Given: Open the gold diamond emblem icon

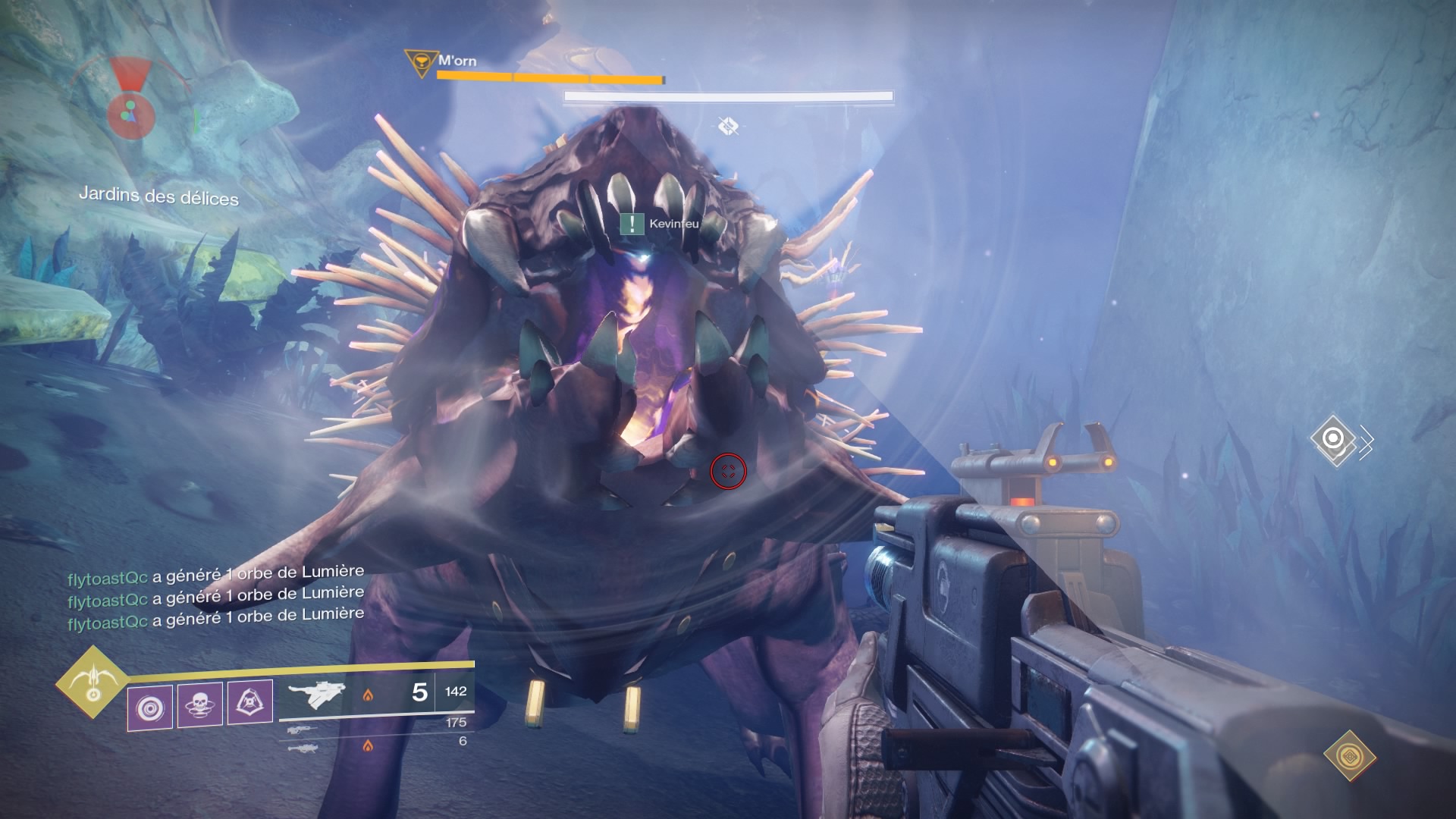Looking at the screenshot, I should [1349, 756].
